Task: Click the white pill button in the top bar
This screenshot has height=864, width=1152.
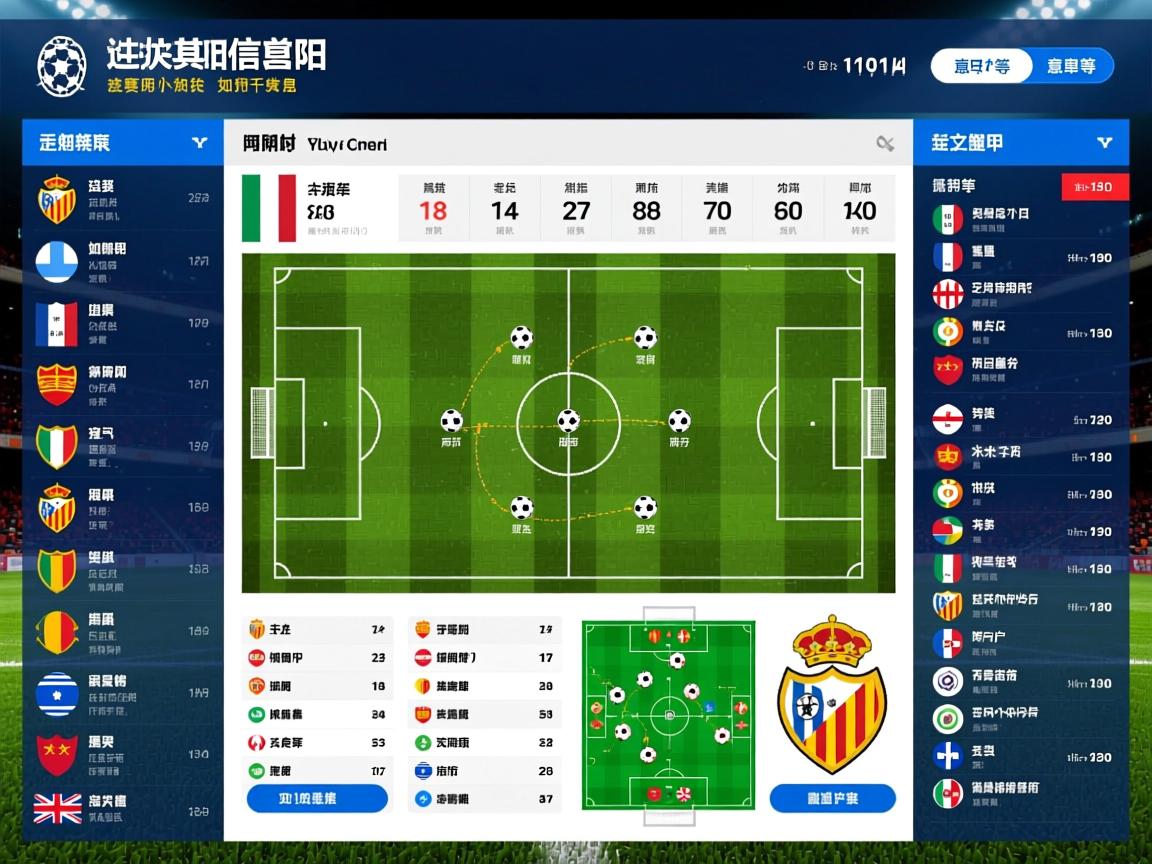Action: 980,66
